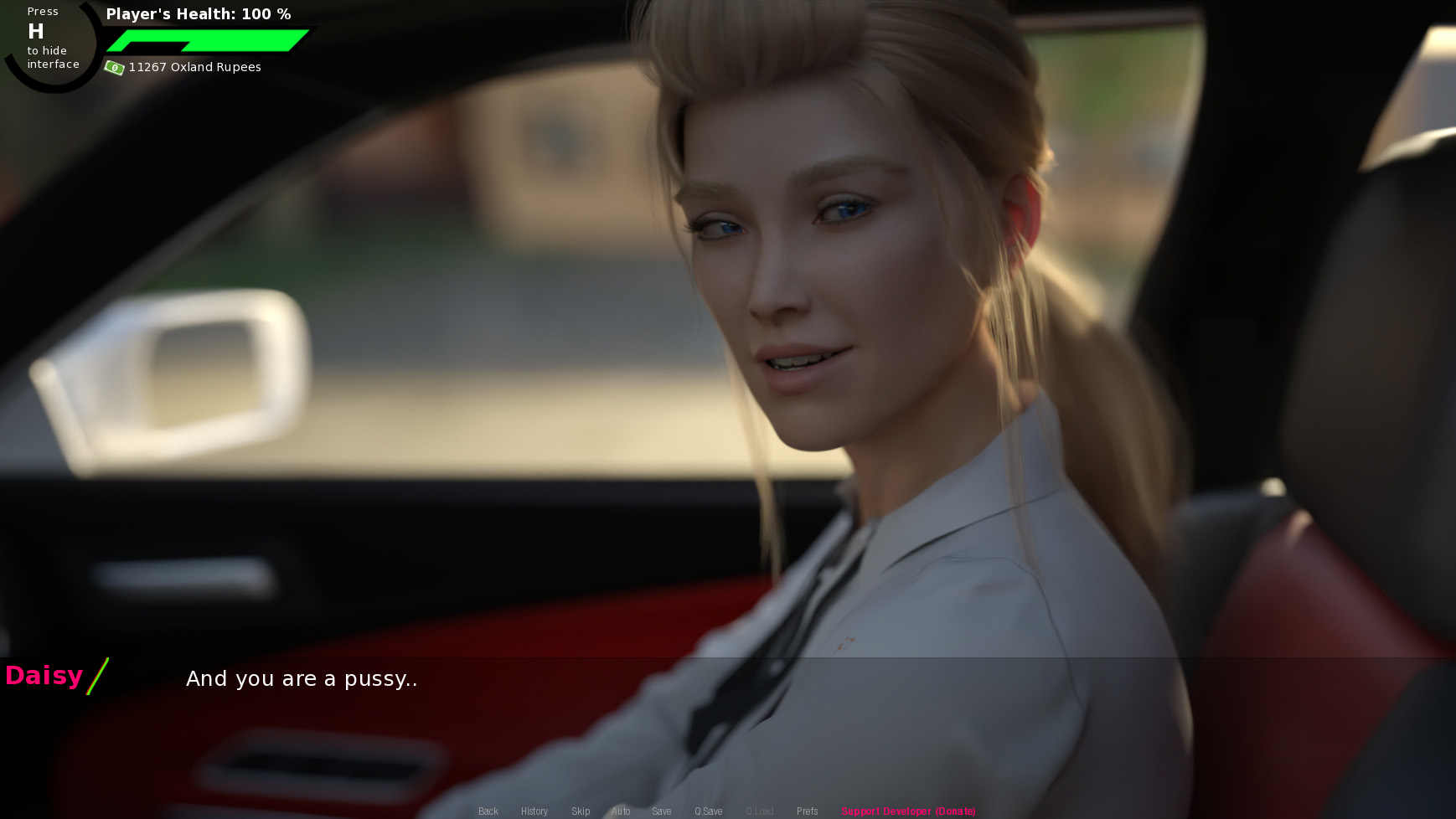The height and width of the screenshot is (819, 1456).
Task: Open the dialogue History log
Action: [534, 811]
